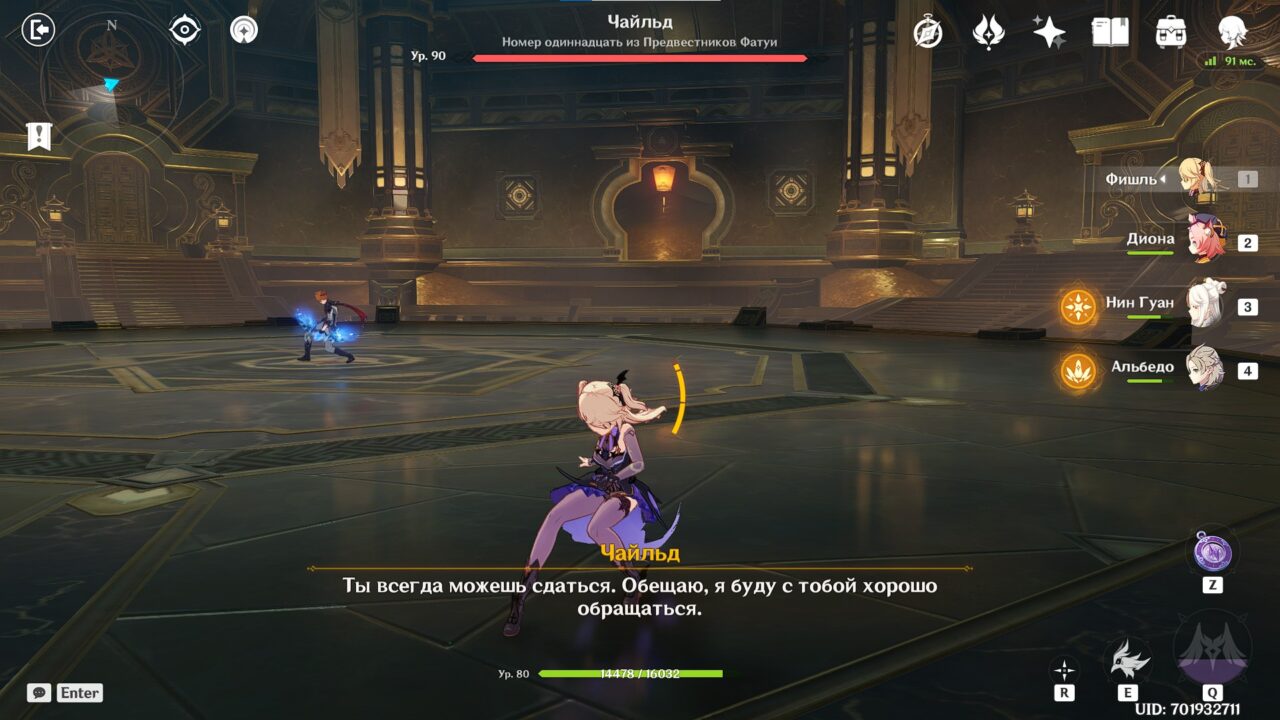
Task: Open the quest bookmark marker
Action: [x=39, y=136]
